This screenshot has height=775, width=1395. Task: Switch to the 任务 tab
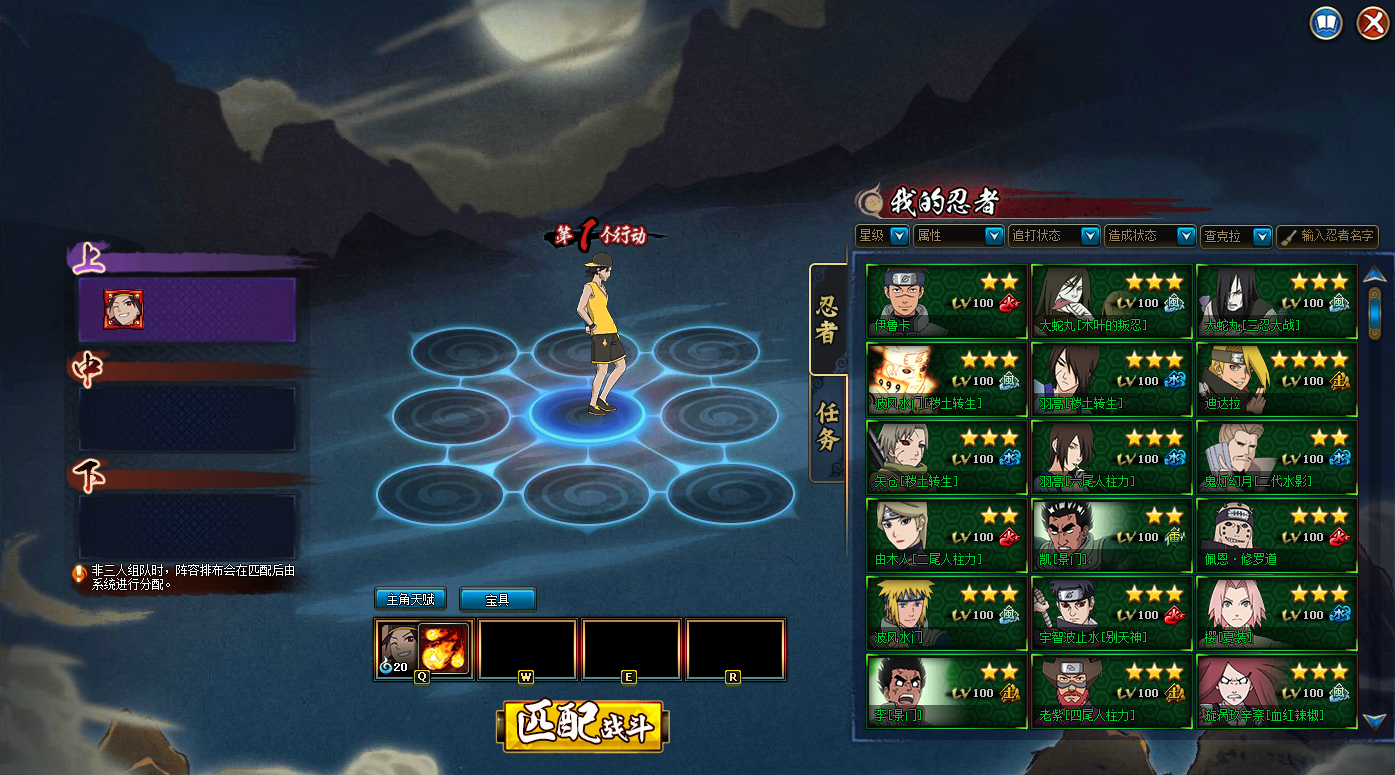pos(827,427)
